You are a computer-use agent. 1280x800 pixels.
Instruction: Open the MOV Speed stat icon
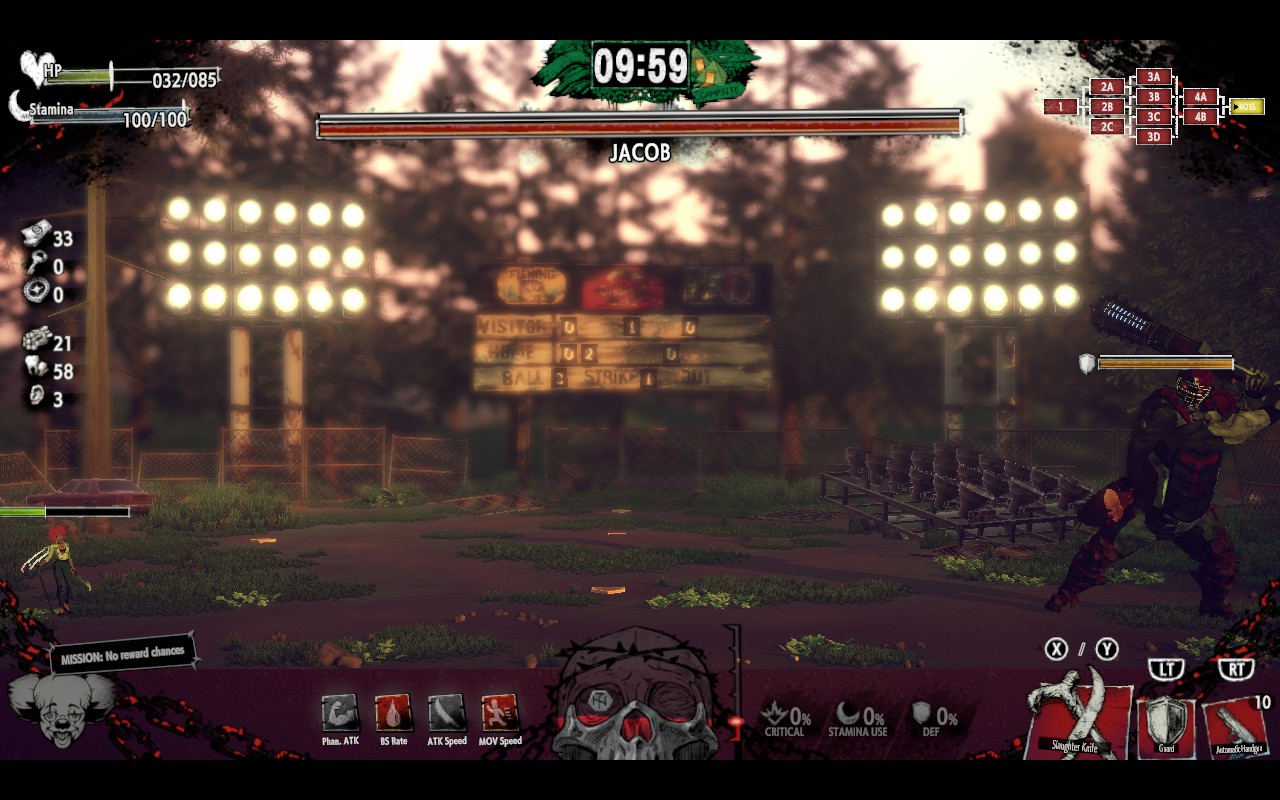(497, 716)
